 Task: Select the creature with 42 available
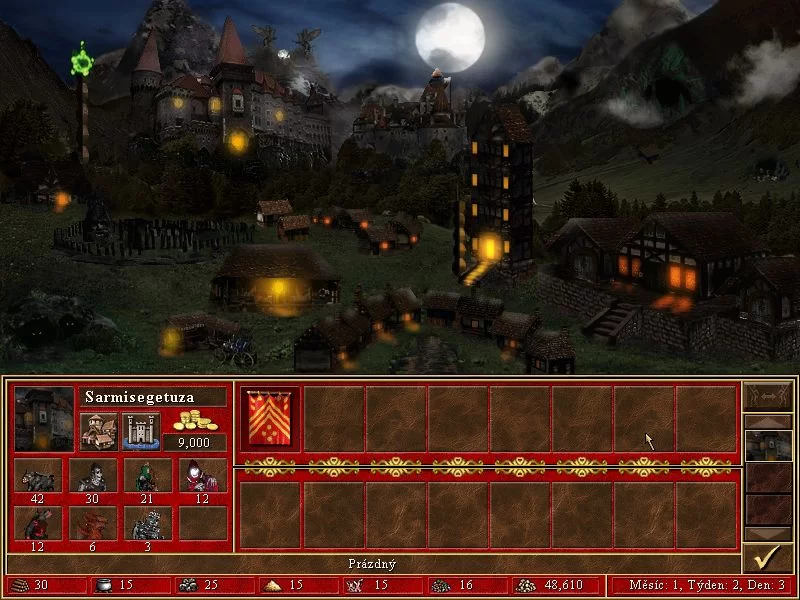coord(39,475)
